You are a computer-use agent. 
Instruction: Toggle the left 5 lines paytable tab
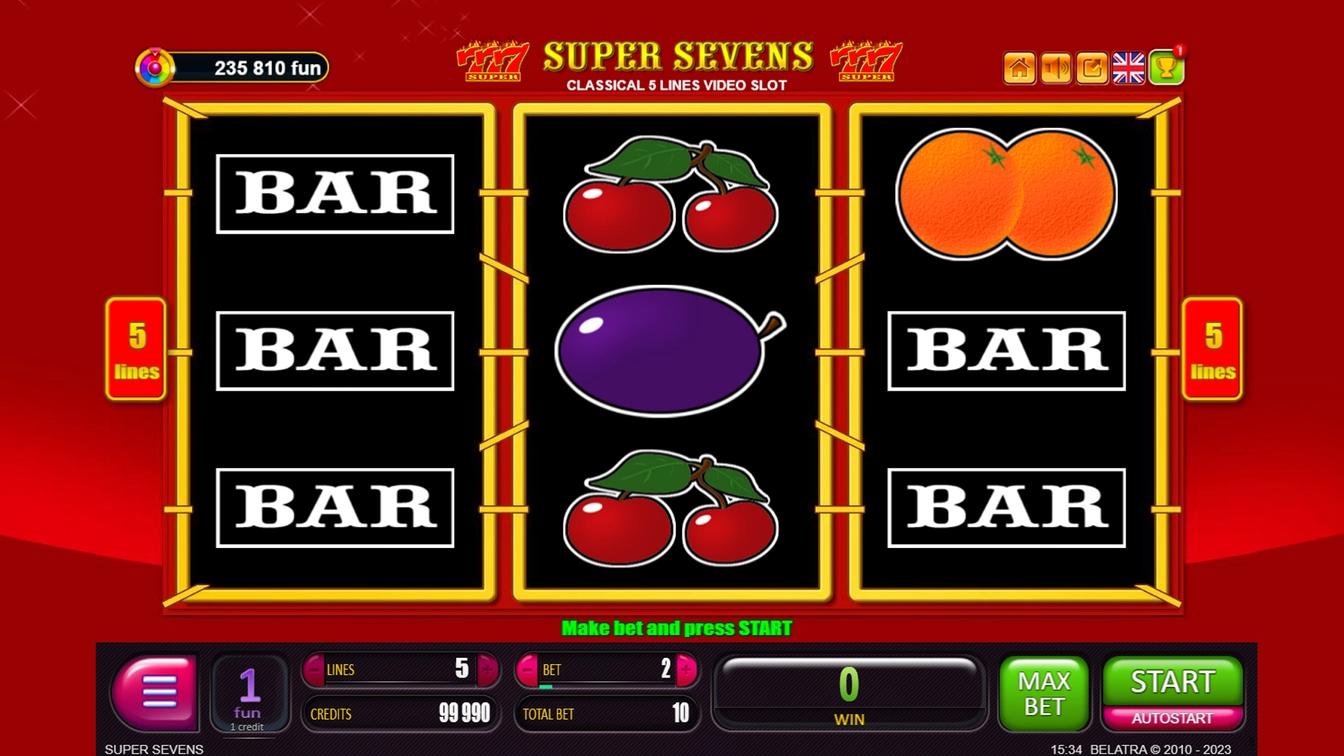pos(135,348)
